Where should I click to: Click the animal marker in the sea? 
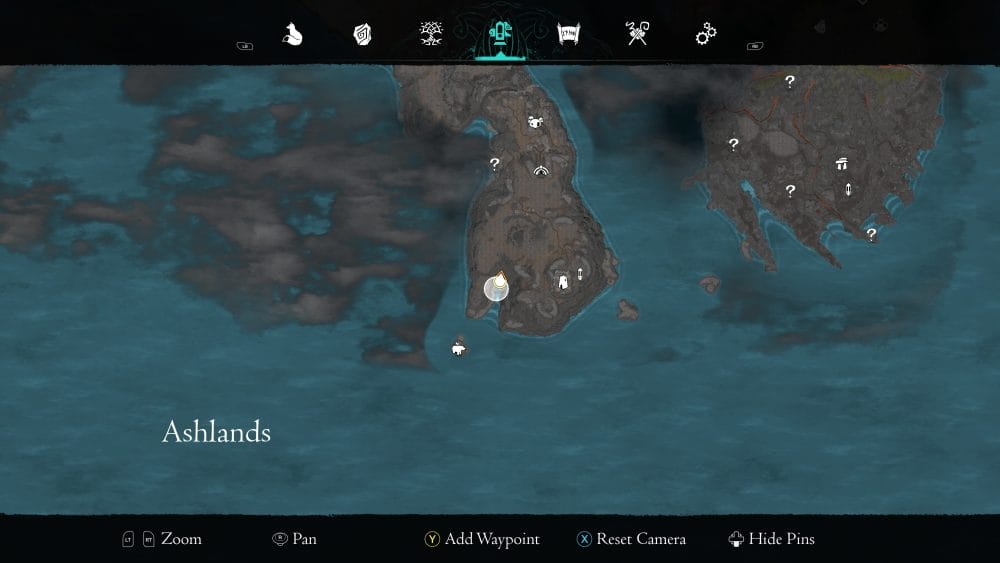458,349
